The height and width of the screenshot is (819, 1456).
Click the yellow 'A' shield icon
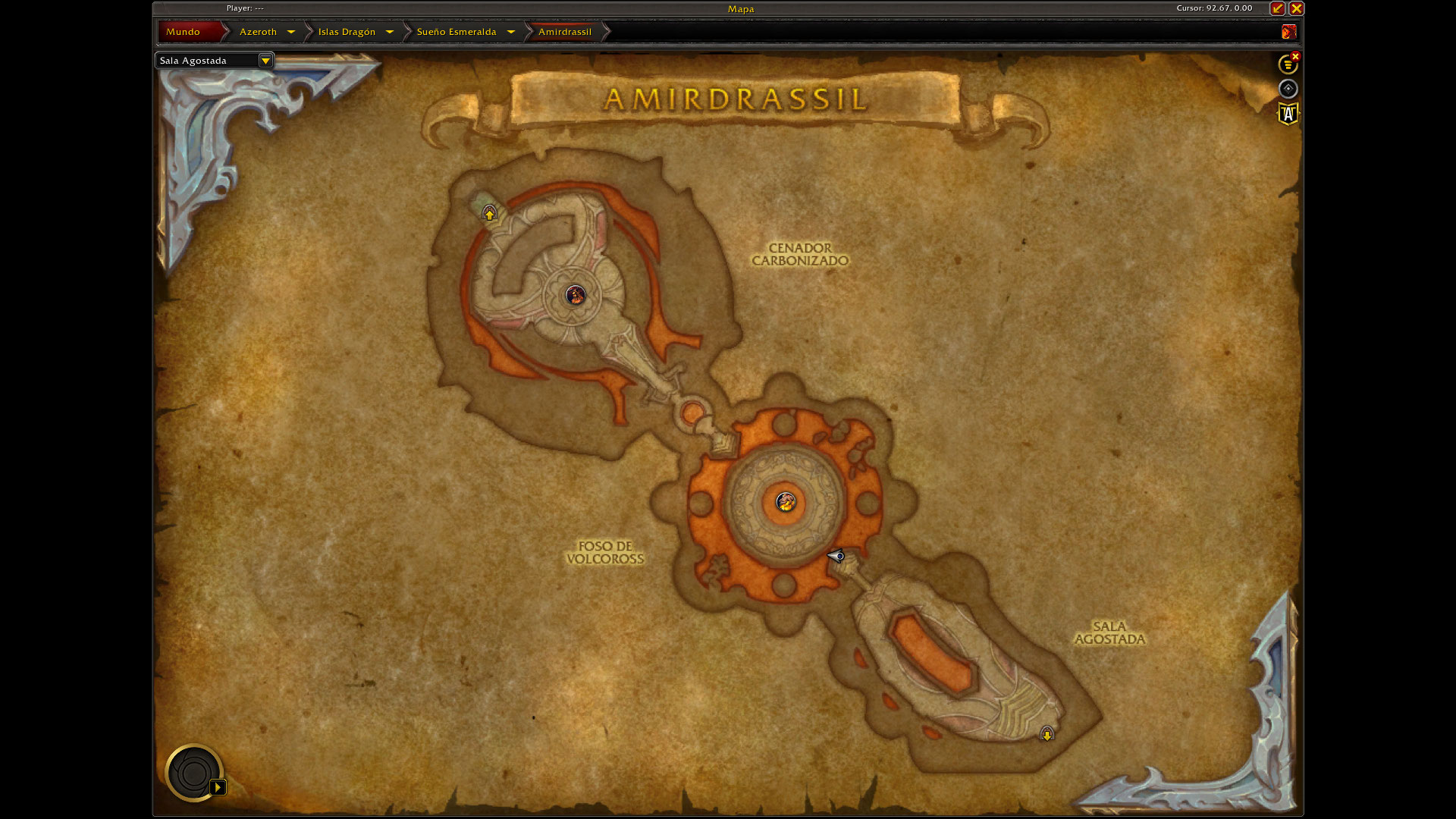(1288, 114)
